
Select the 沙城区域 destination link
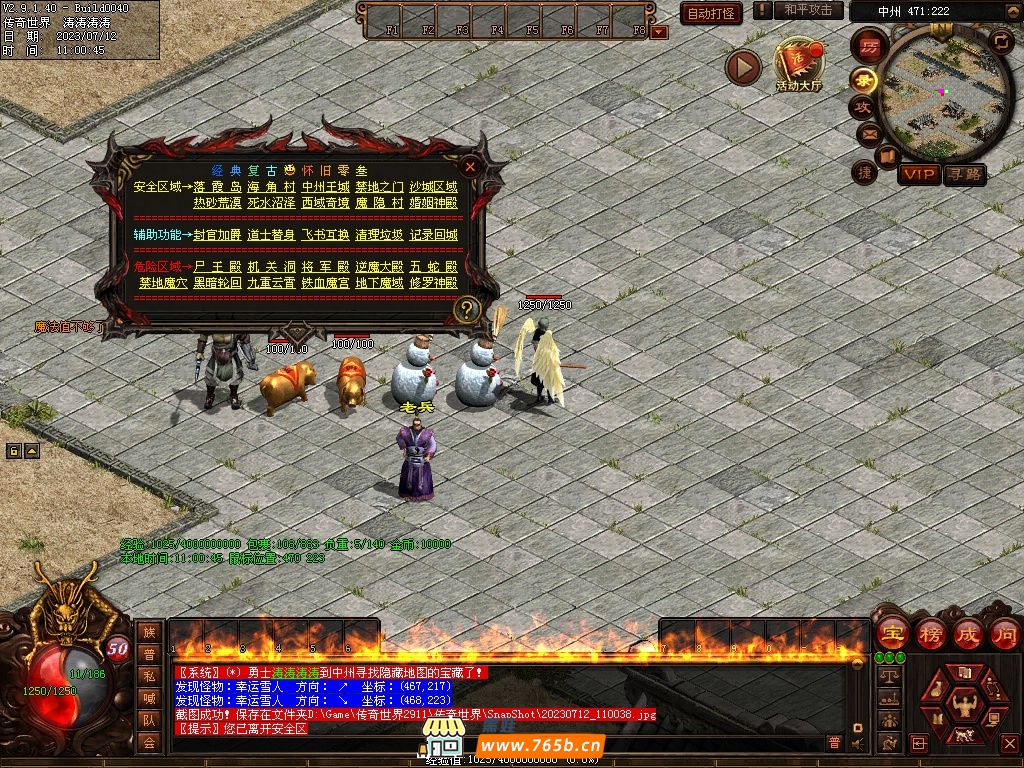click(433, 187)
